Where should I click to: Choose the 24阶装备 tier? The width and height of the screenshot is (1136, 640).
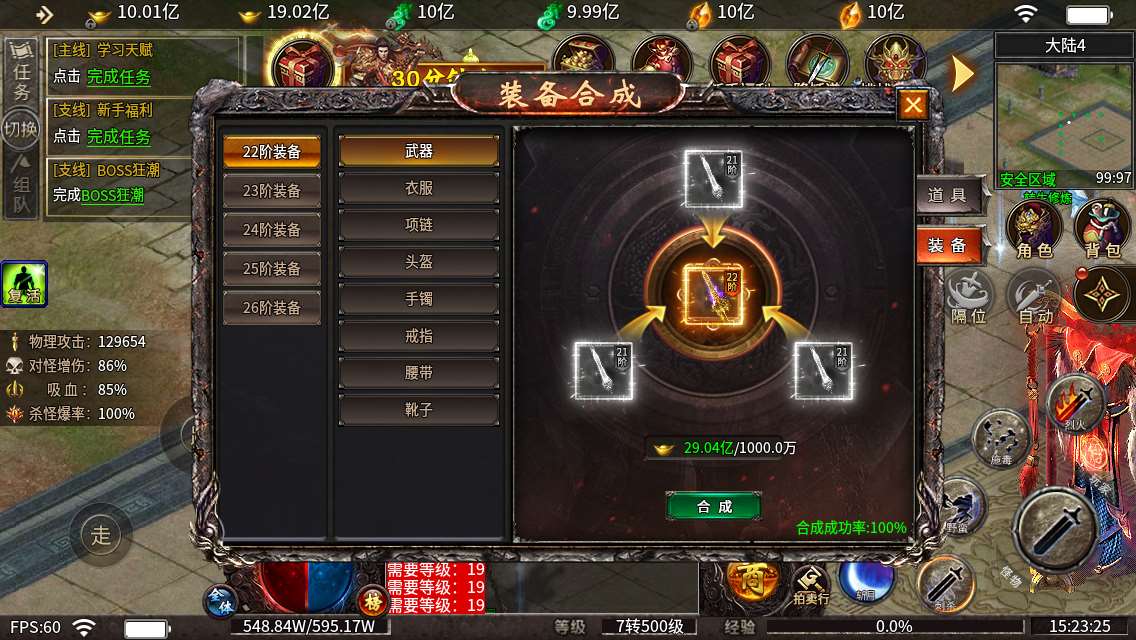click(x=272, y=230)
